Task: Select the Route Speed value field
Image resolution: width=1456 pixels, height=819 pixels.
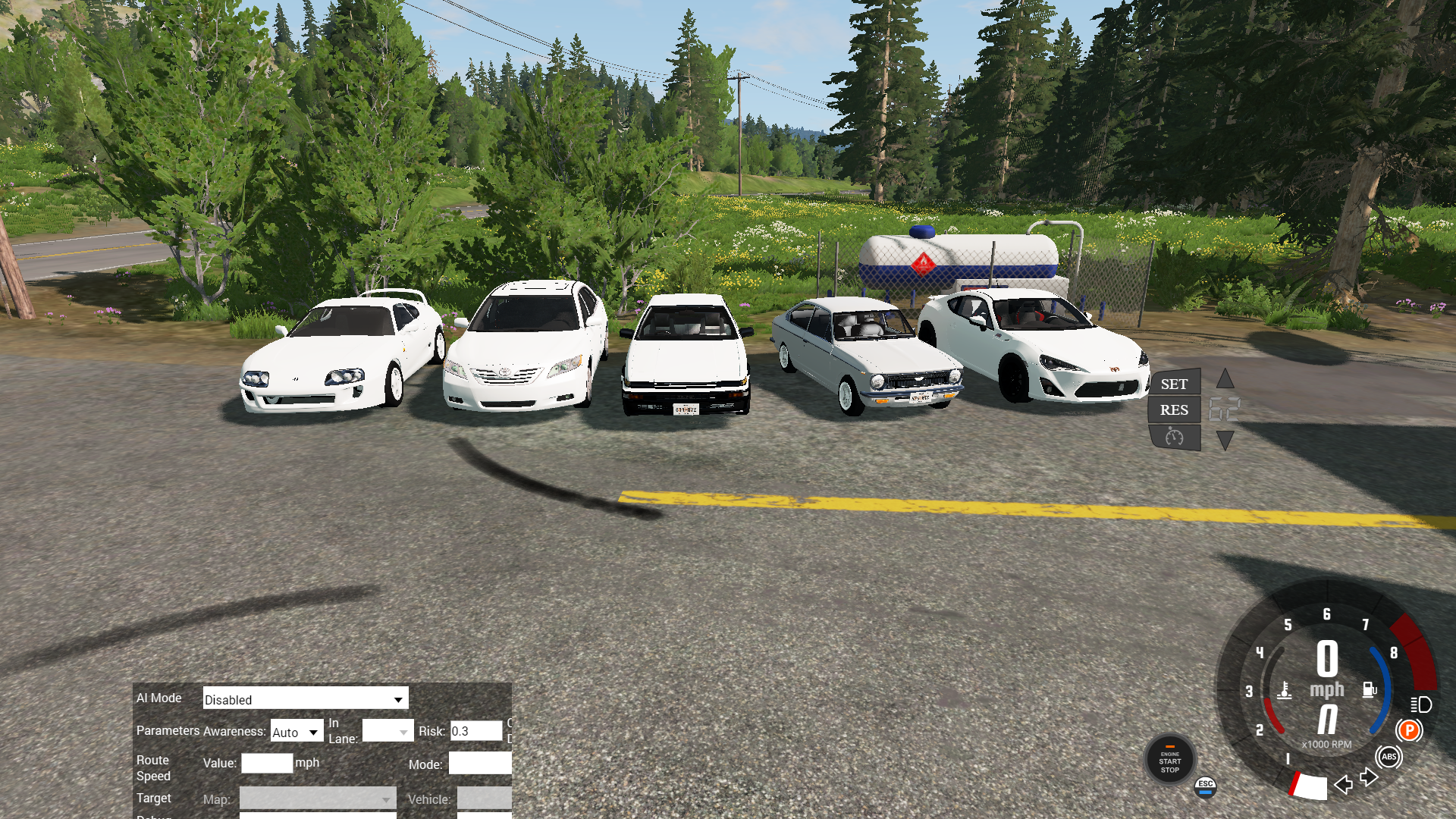Action: pos(267,763)
